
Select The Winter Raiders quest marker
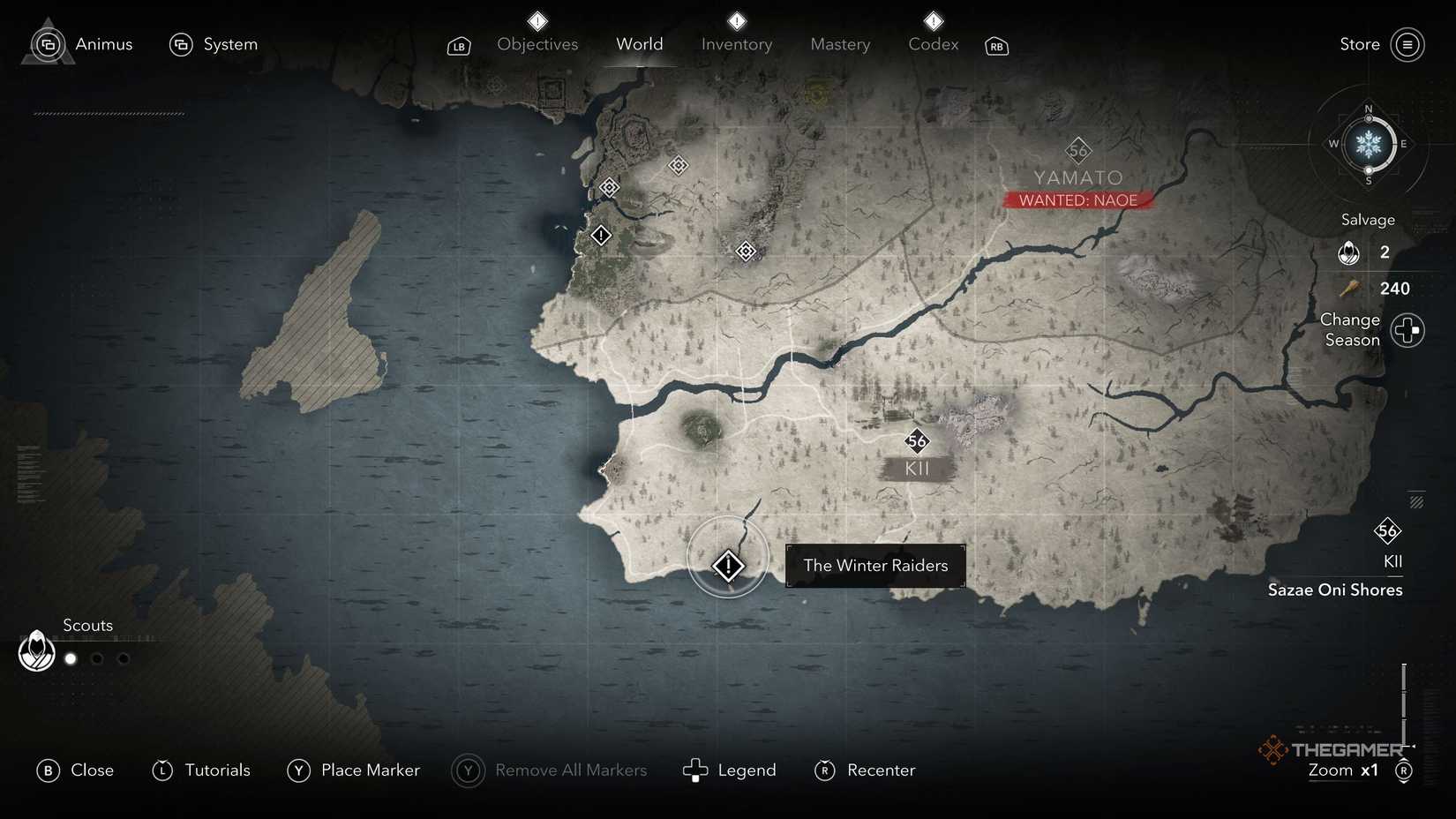(x=727, y=565)
